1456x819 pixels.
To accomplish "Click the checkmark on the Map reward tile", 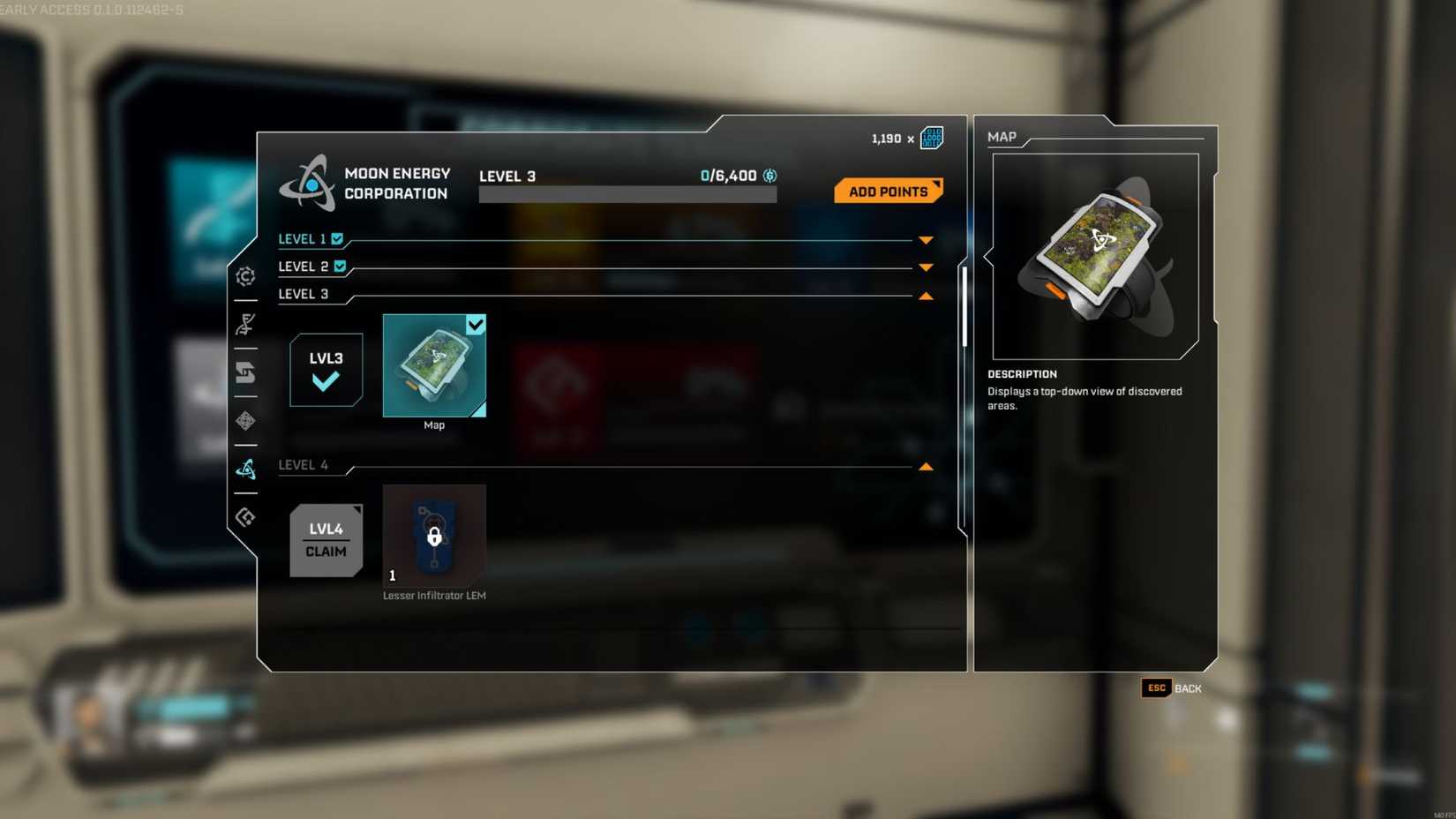I will point(477,325).
